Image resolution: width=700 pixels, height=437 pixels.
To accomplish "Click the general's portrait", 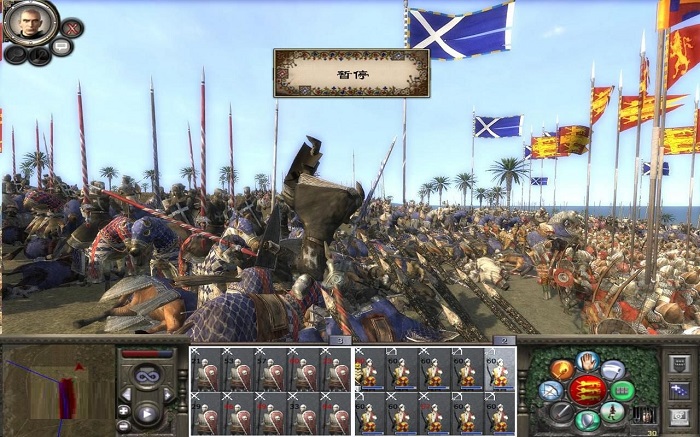I will pyautogui.click(x=29, y=21).
